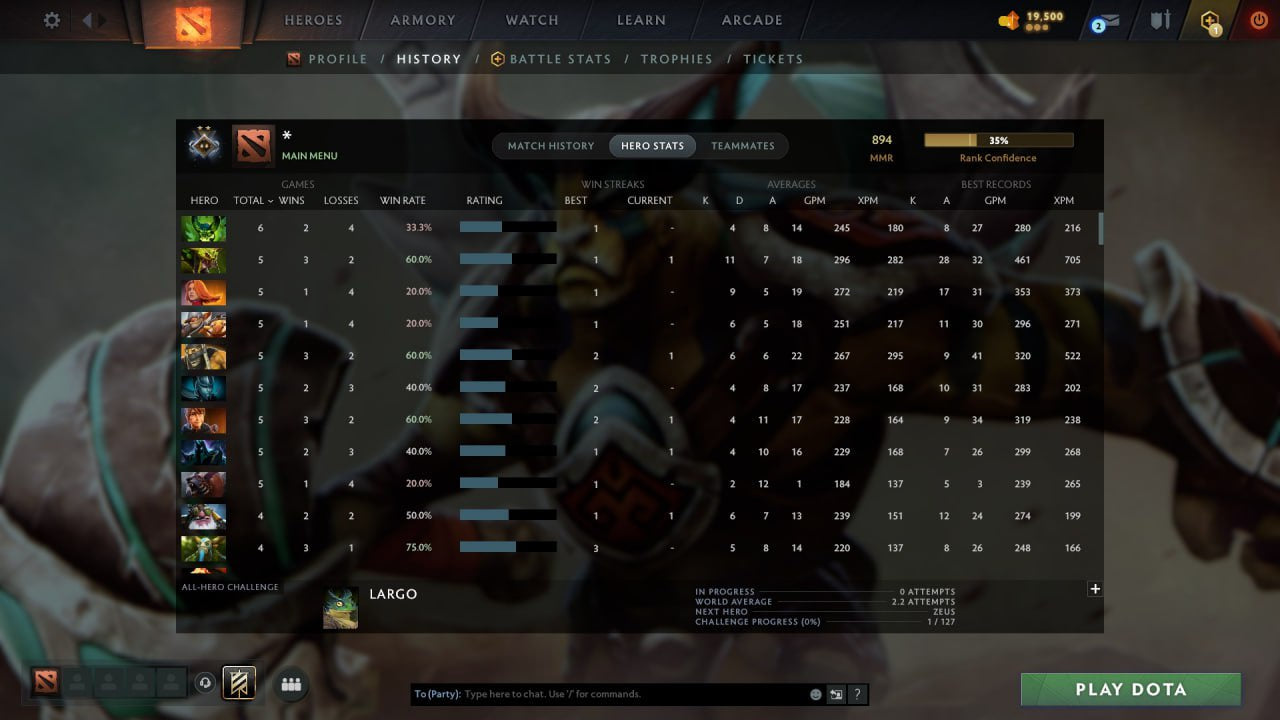Click the Dota 2 logo
The height and width of the screenshot is (720, 1280).
click(x=193, y=25)
